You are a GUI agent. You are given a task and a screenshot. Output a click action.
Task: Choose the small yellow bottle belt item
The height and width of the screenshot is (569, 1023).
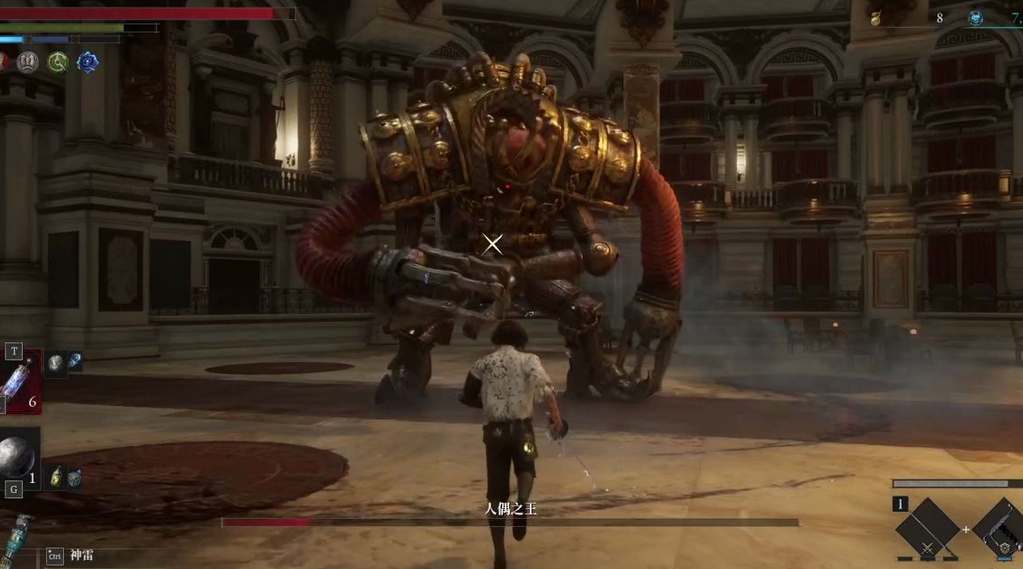(x=56, y=478)
